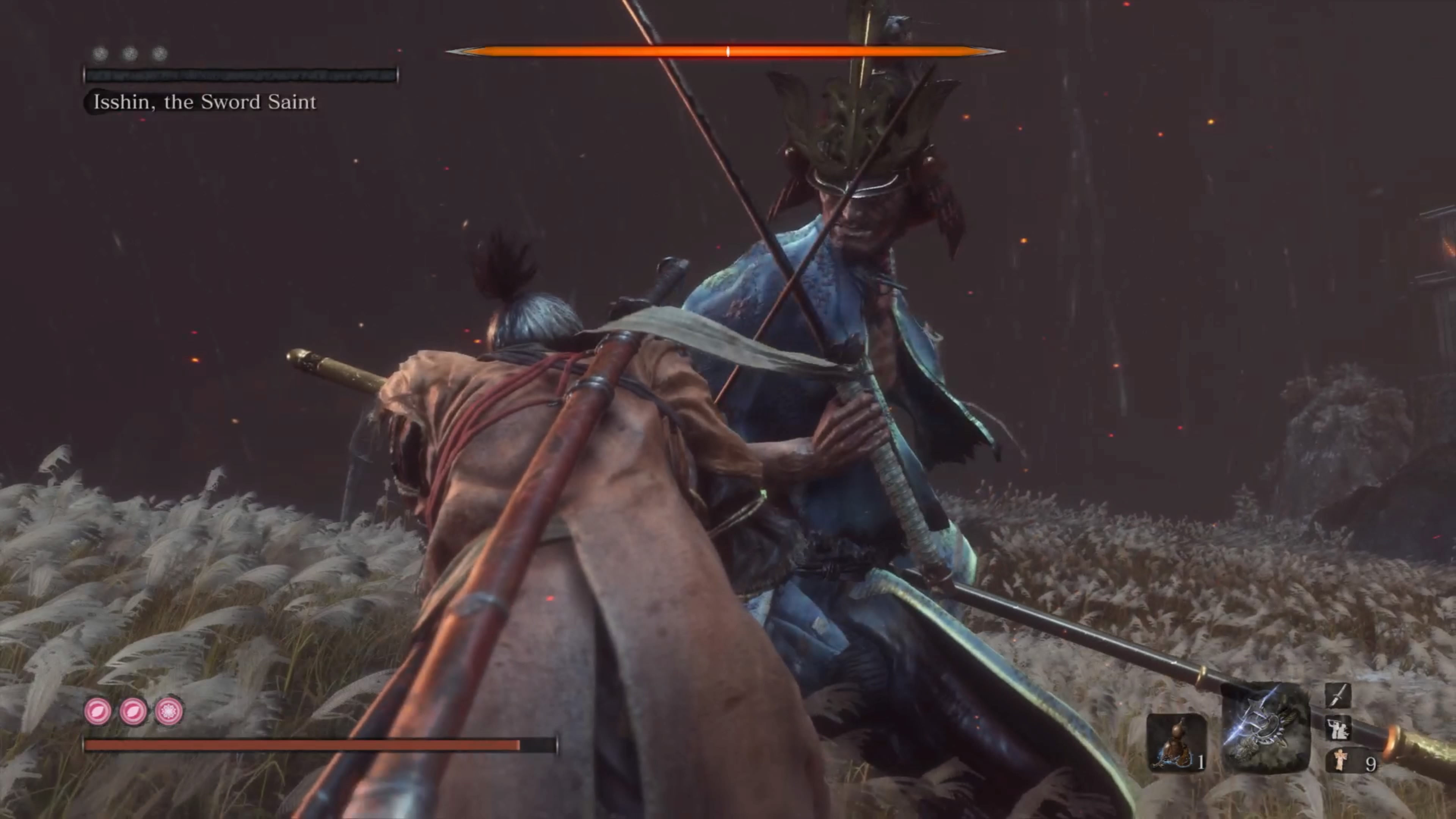The width and height of the screenshot is (1456, 819).
Task: Click the small blade icon
Action: pos(1338,695)
